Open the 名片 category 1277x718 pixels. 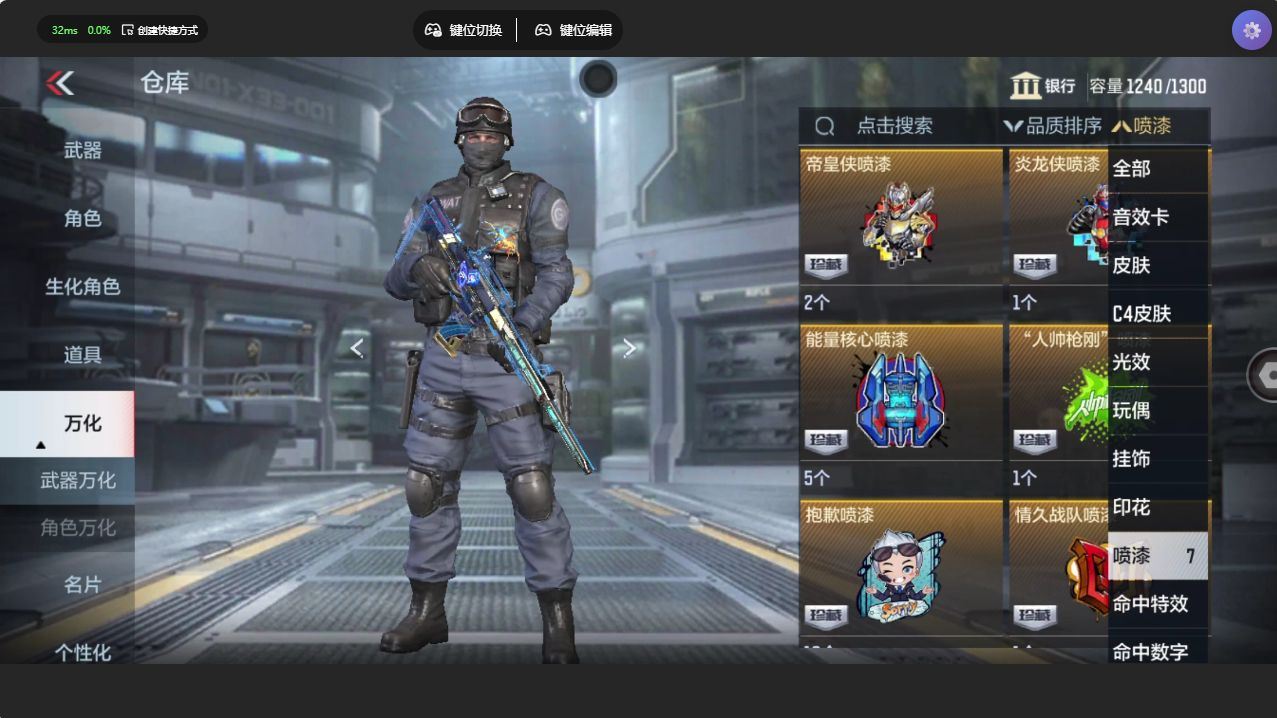[82, 584]
